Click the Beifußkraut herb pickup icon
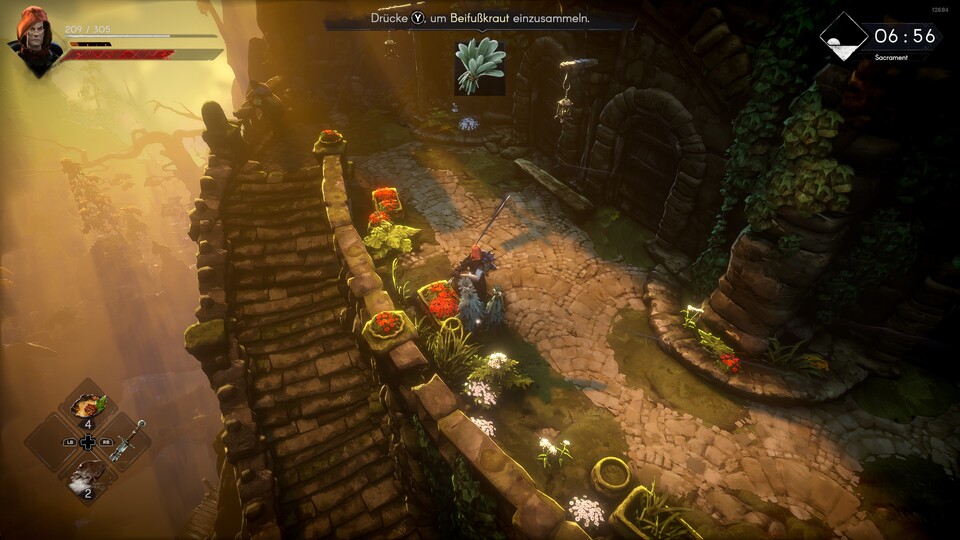 [x=479, y=65]
